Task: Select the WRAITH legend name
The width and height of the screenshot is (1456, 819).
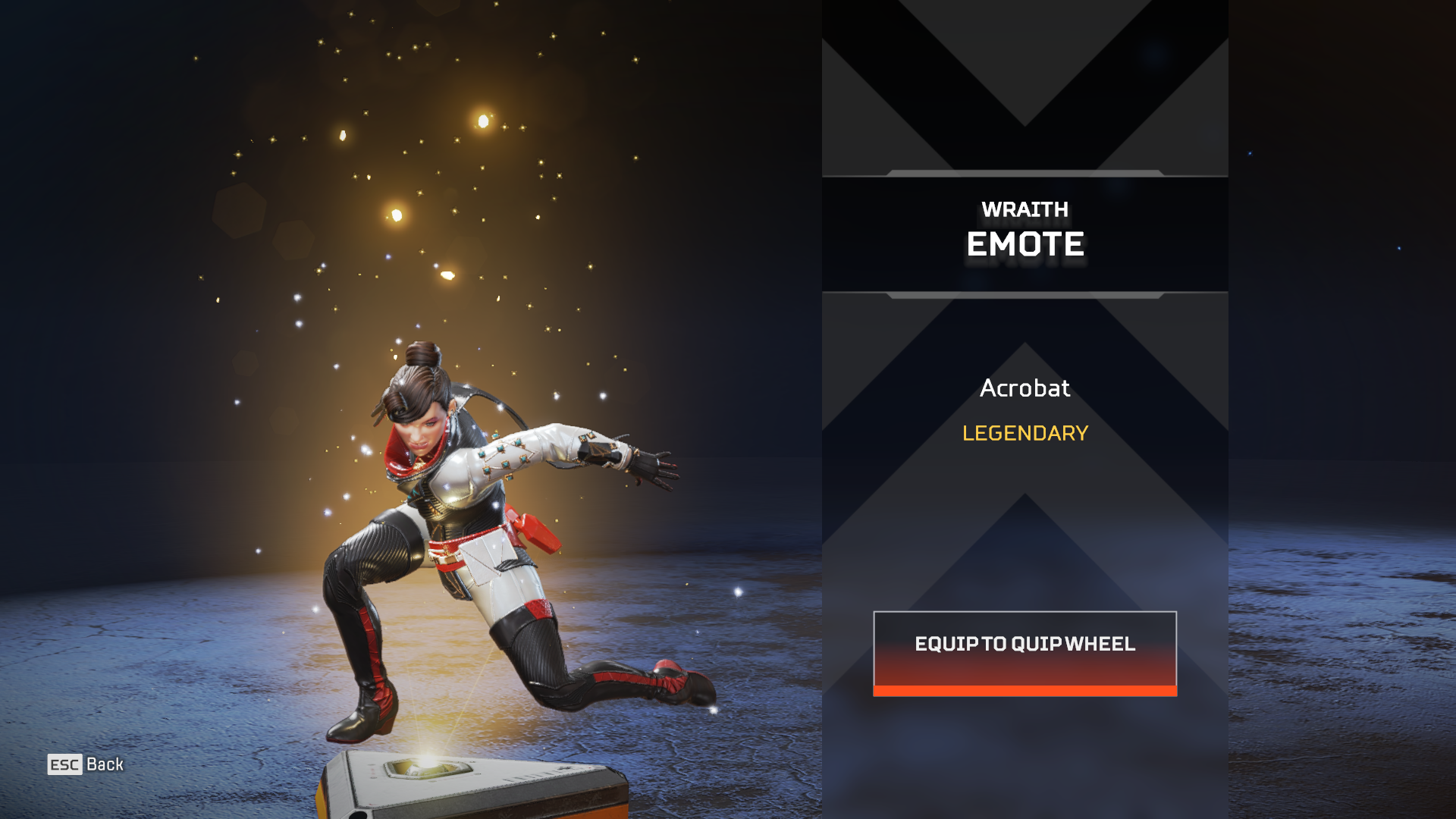Action: click(1024, 209)
